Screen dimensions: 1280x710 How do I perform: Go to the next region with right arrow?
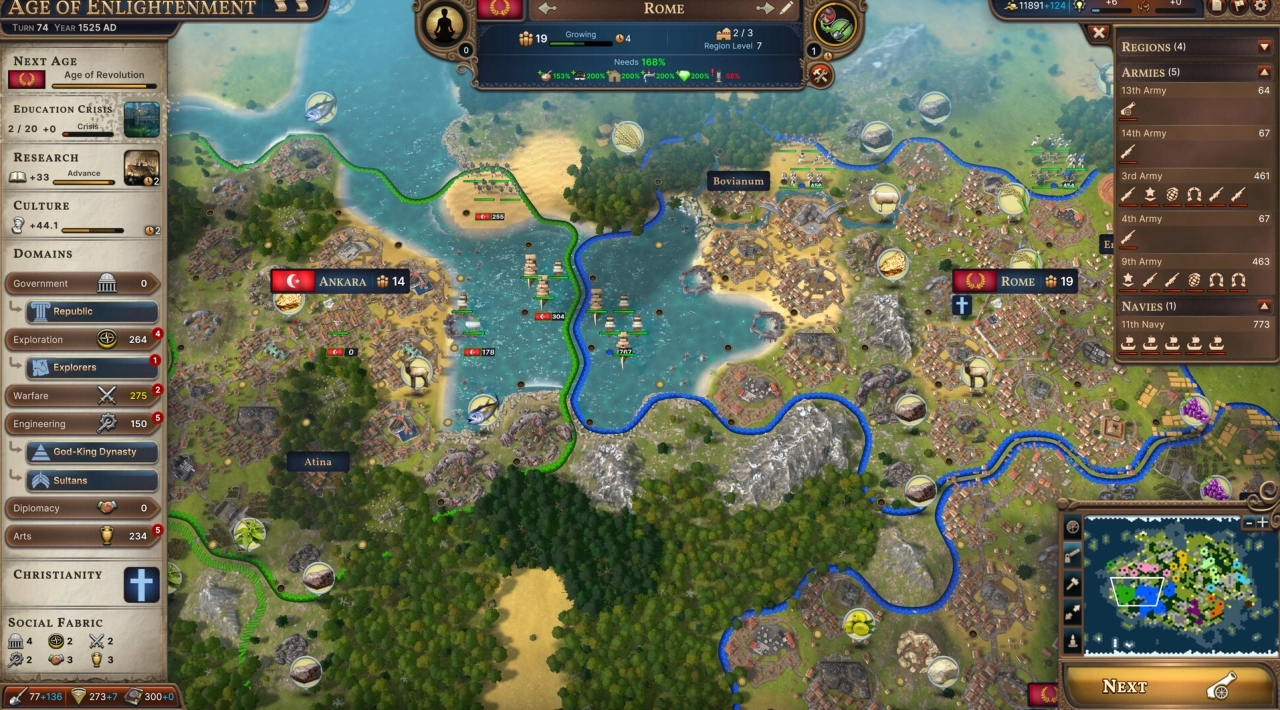point(765,9)
